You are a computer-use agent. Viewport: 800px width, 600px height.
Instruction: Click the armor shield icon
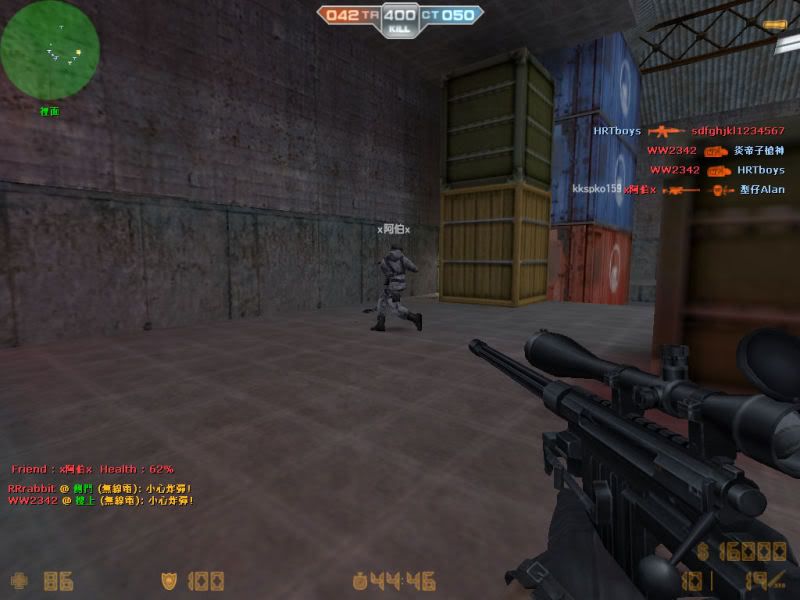click(x=170, y=580)
